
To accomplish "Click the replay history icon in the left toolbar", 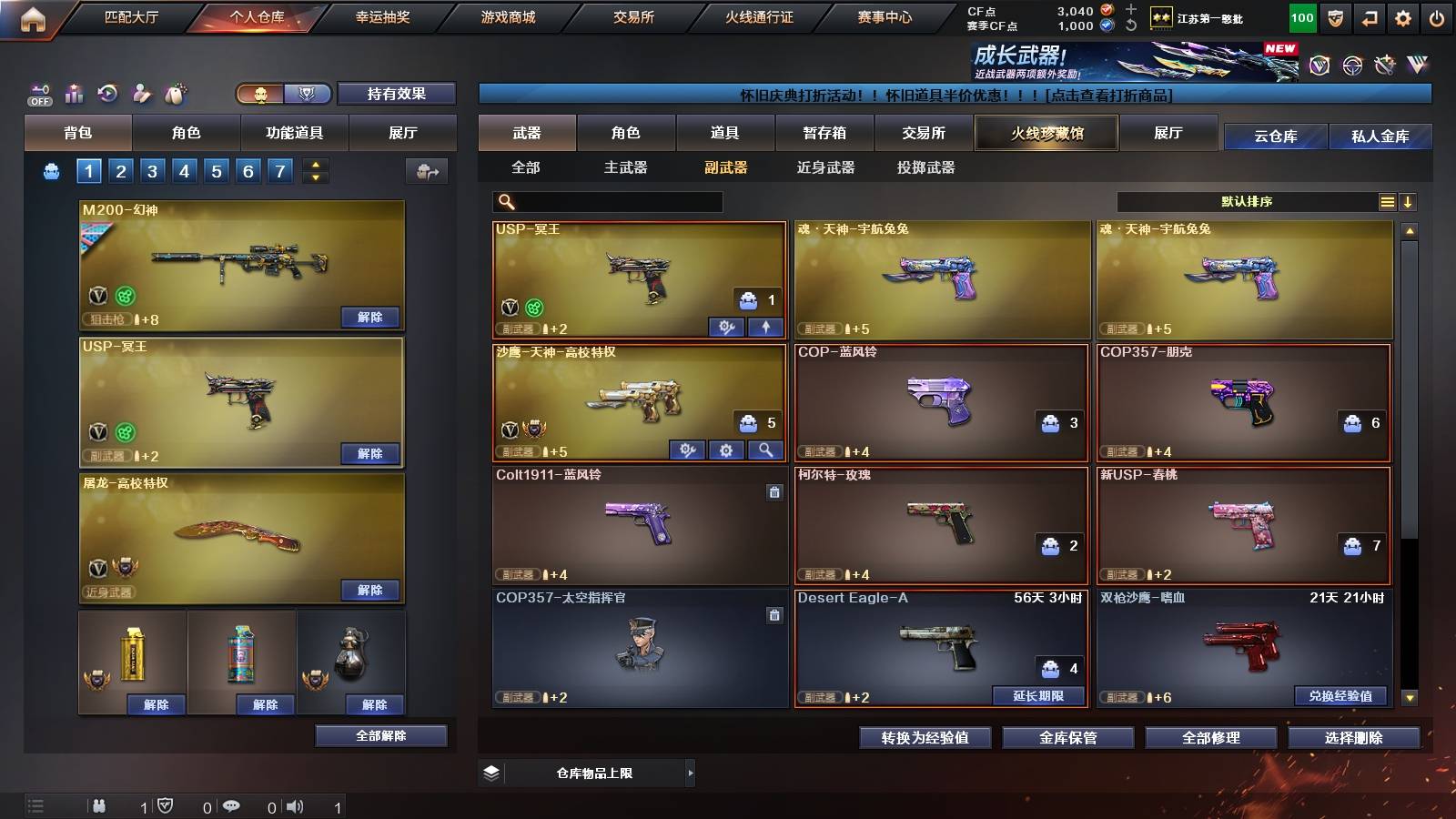I will [x=107, y=94].
